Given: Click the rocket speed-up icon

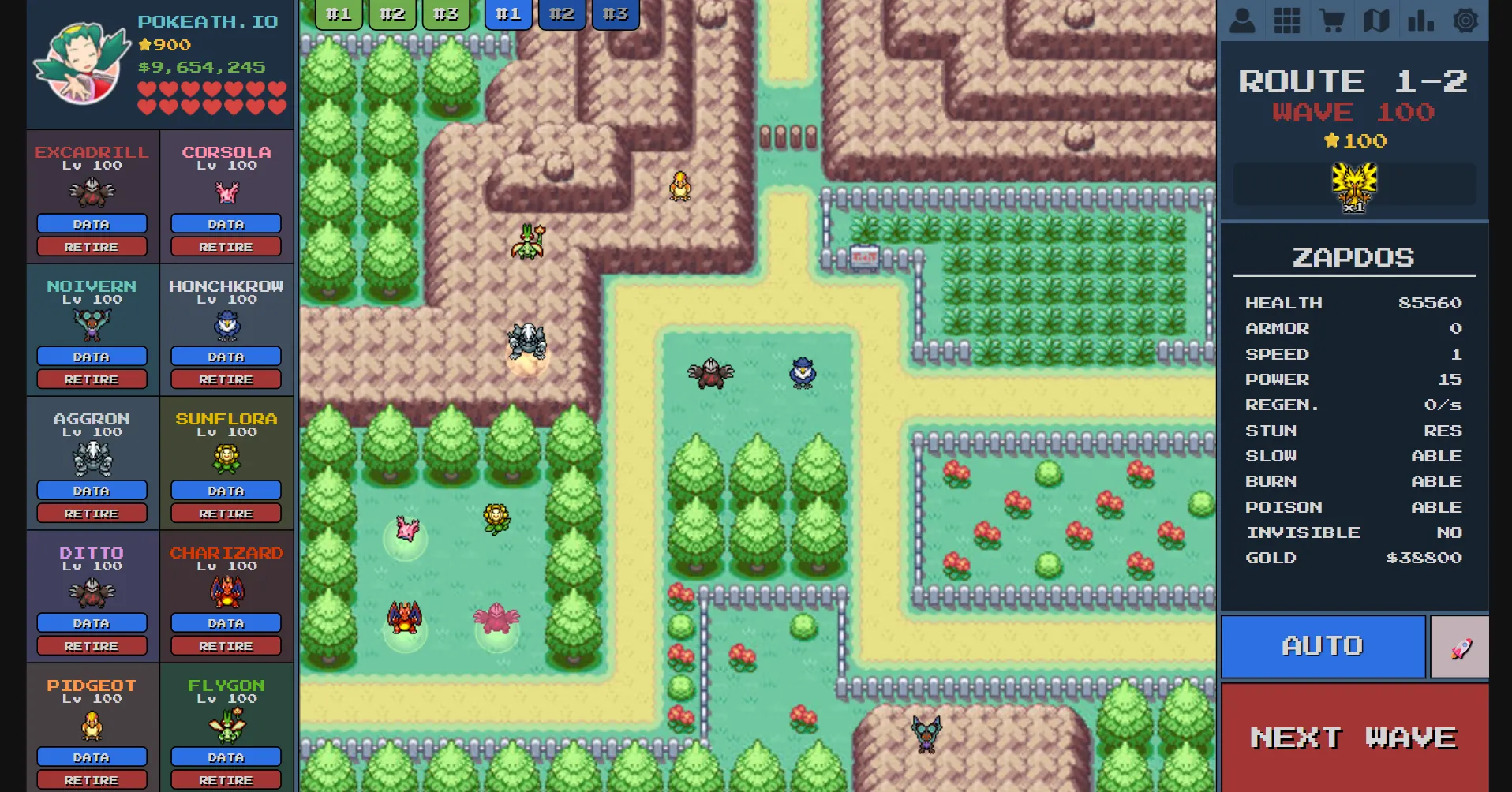Looking at the screenshot, I should (x=1460, y=646).
